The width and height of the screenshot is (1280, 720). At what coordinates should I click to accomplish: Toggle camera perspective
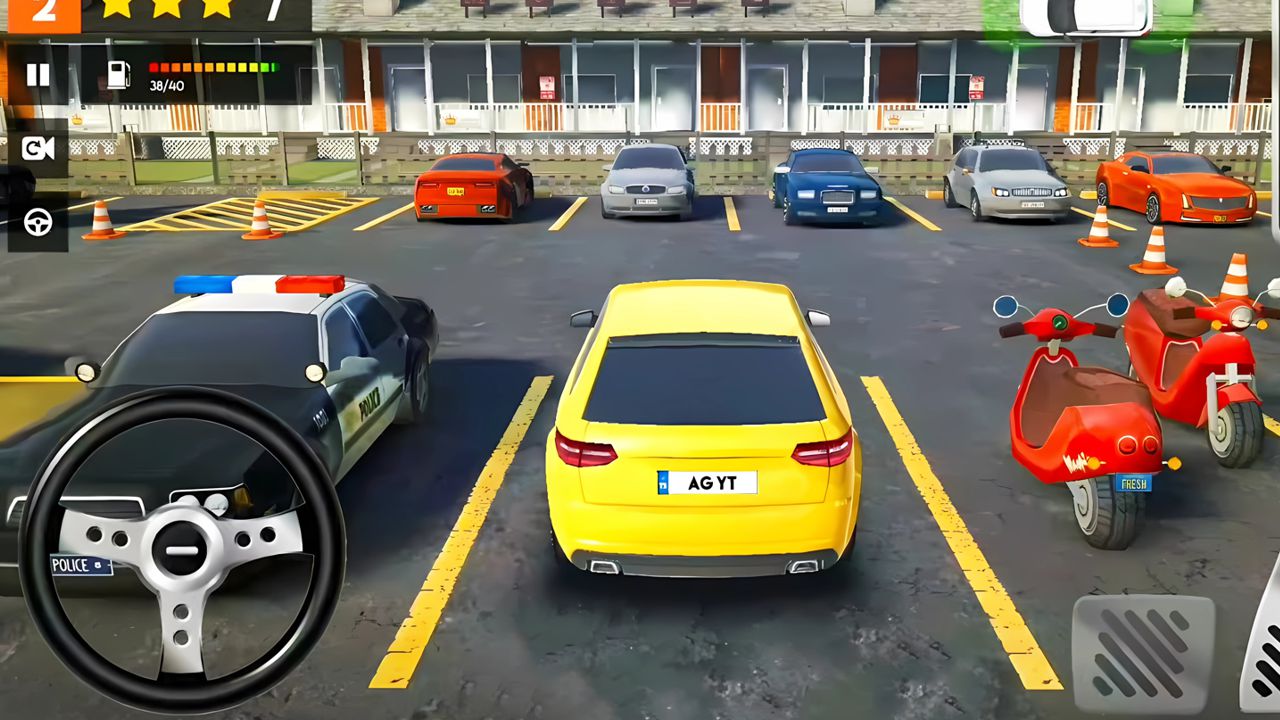(x=39, y=149)
